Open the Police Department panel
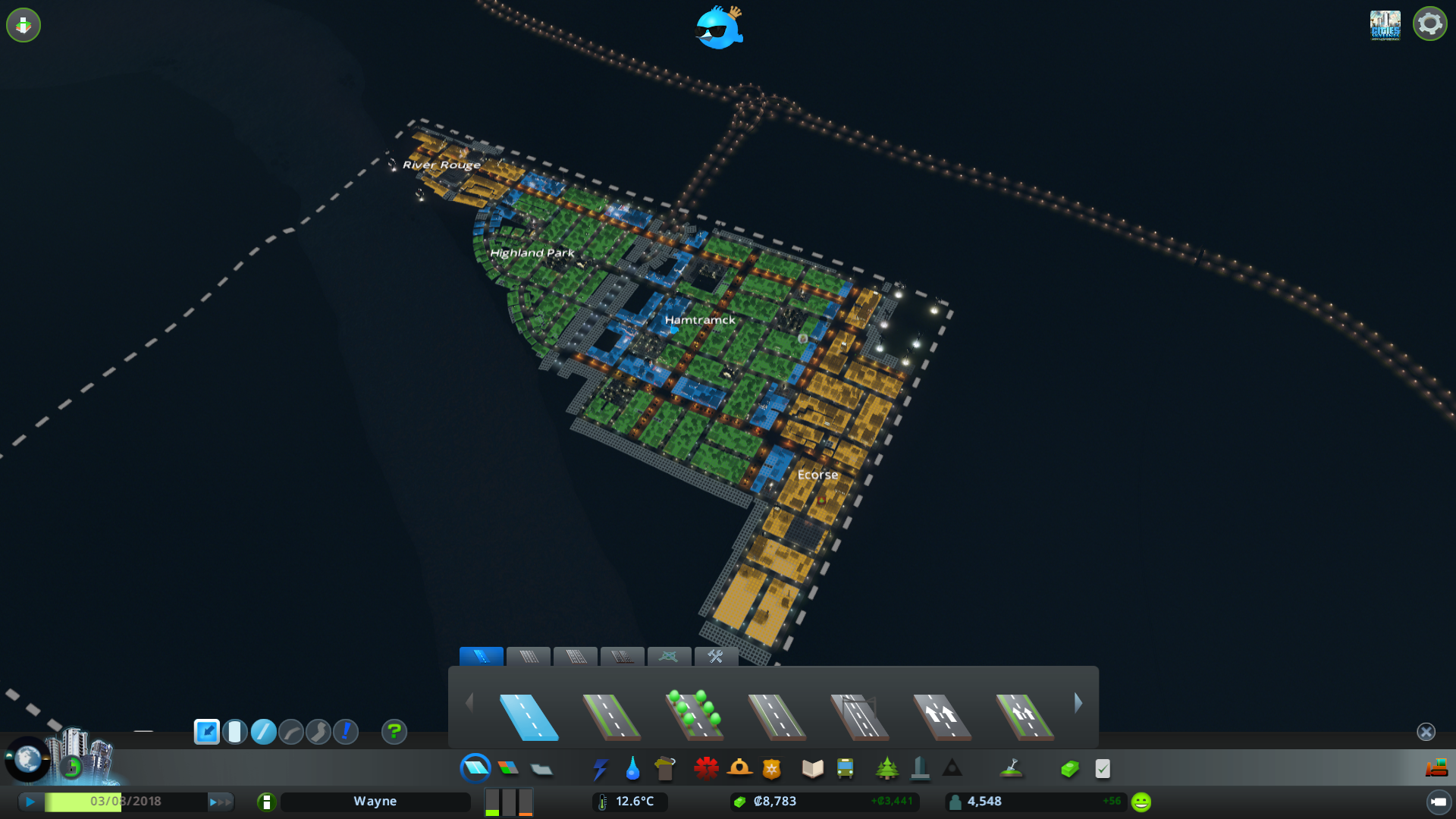The image size is (1456, 819). tap(770, 768)
